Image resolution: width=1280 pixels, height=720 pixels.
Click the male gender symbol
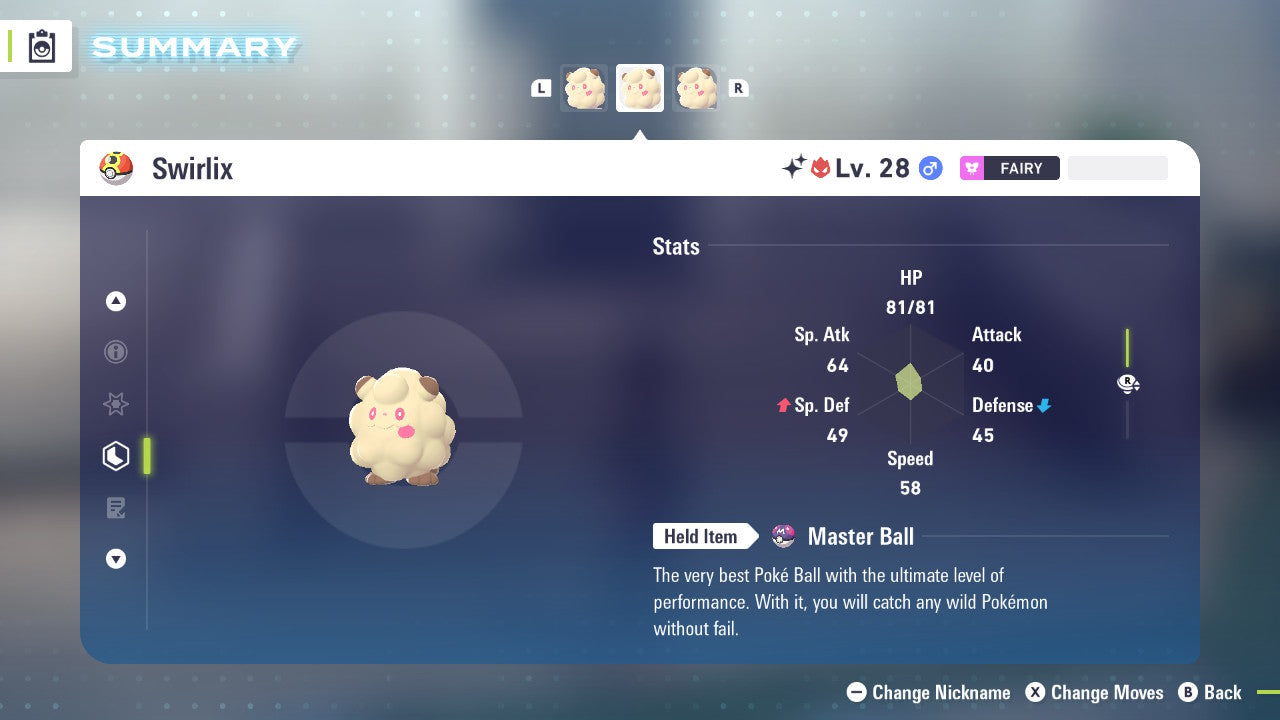click(930, 168)
